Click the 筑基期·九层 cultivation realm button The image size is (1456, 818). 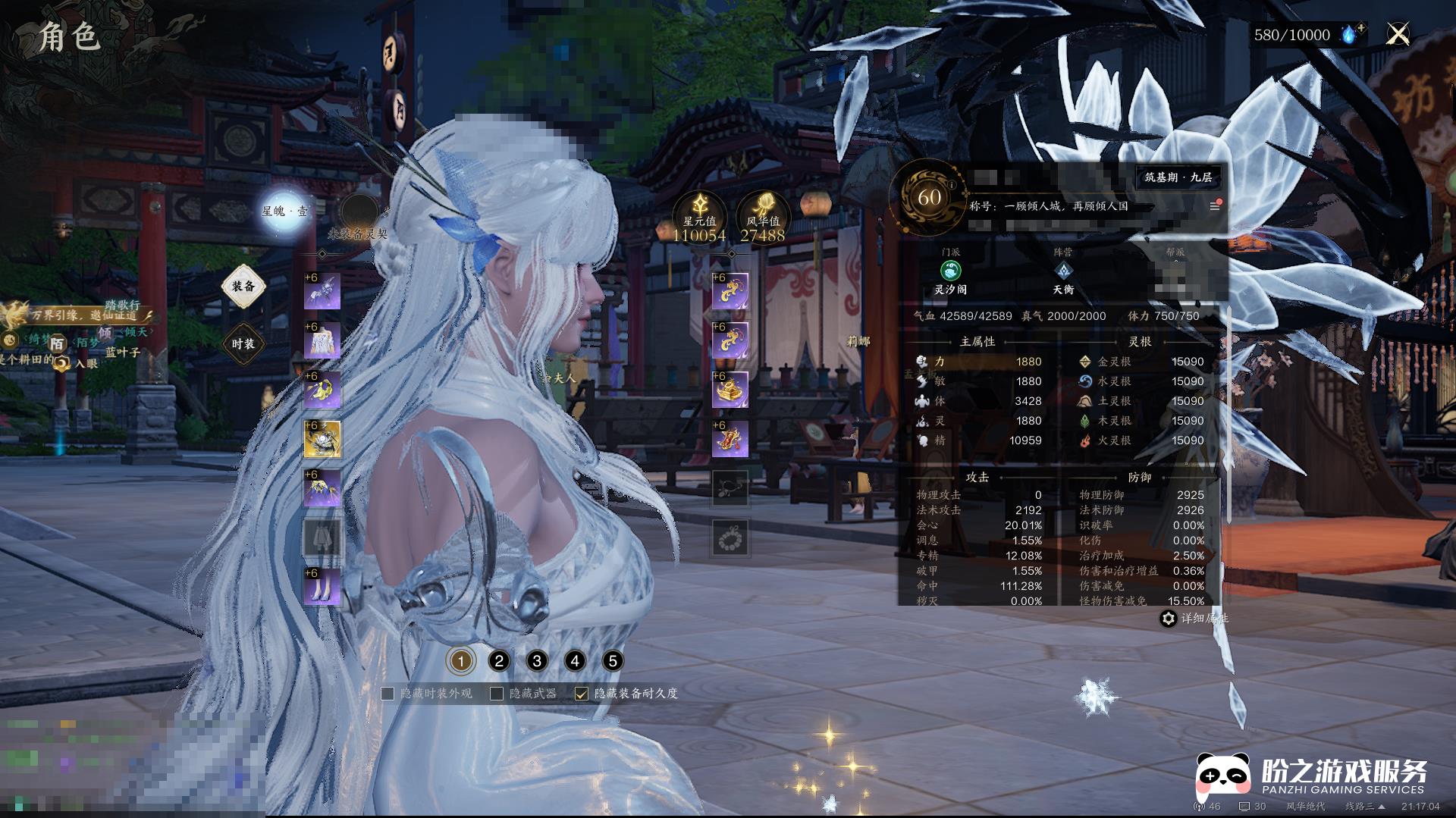[1178, 177]
